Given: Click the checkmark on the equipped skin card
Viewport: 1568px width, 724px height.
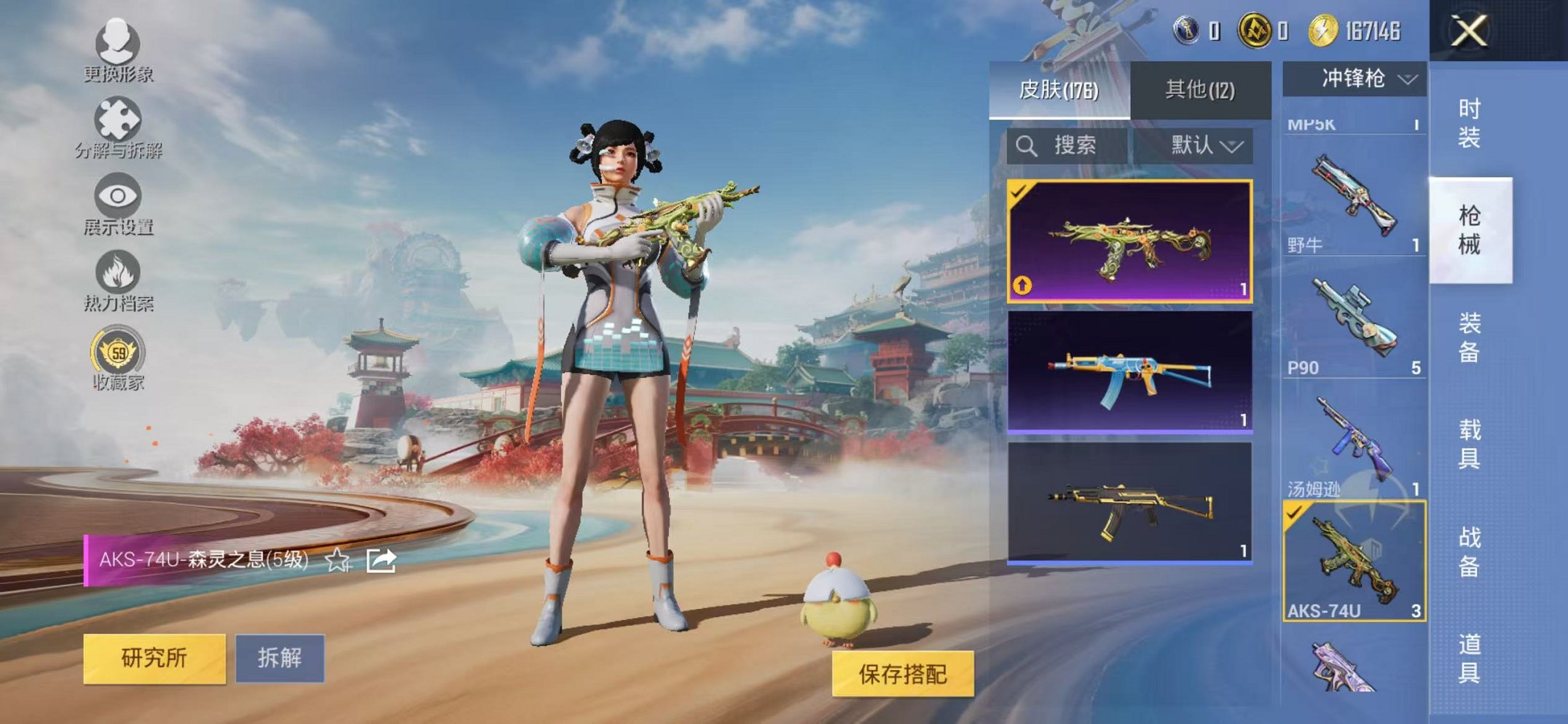Looking at the screenshot, I should click(1019, 193).
